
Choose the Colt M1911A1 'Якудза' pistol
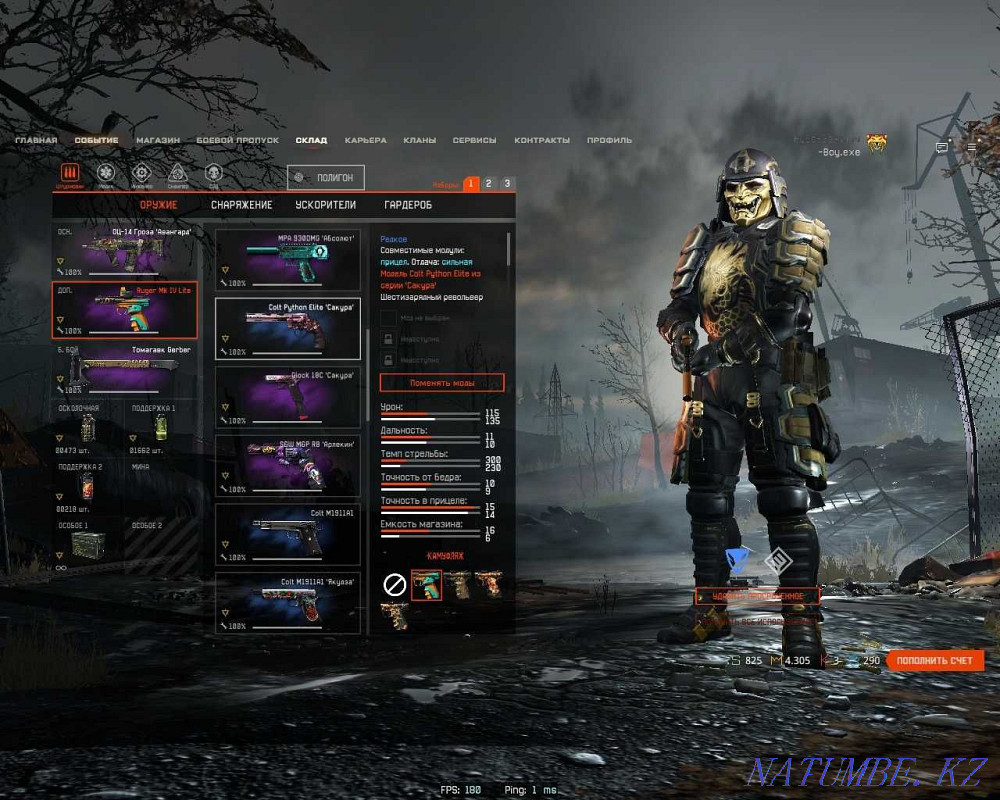click(288, 603)
